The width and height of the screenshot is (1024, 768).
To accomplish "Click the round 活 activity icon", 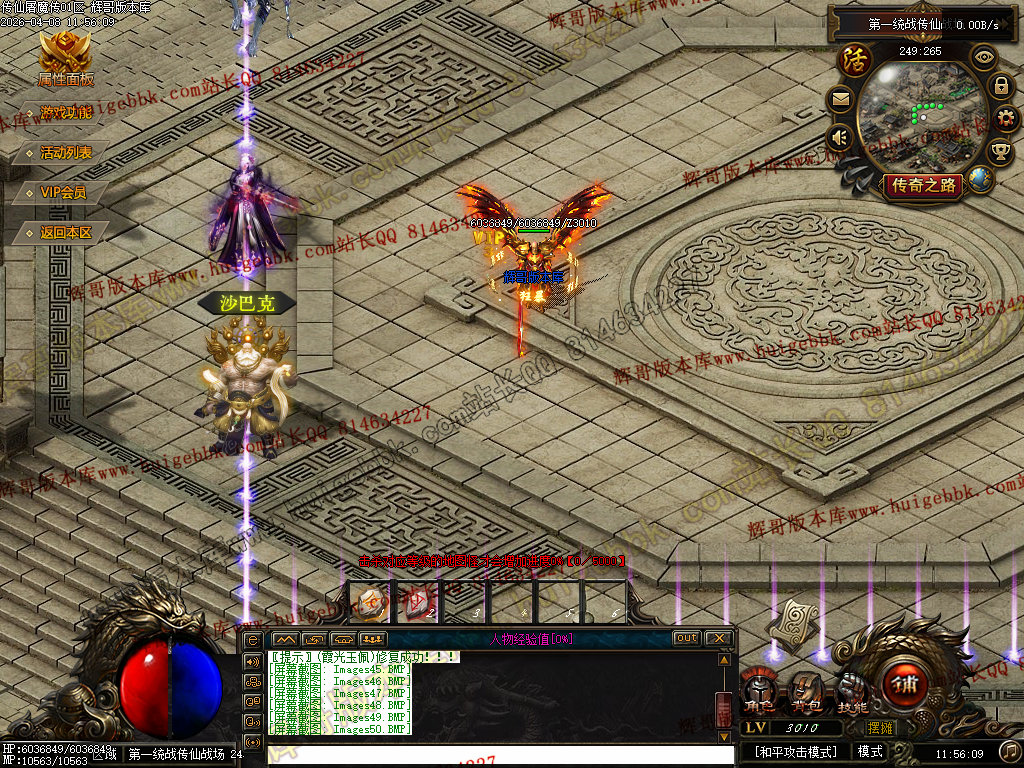I will (x=855, y=60).
